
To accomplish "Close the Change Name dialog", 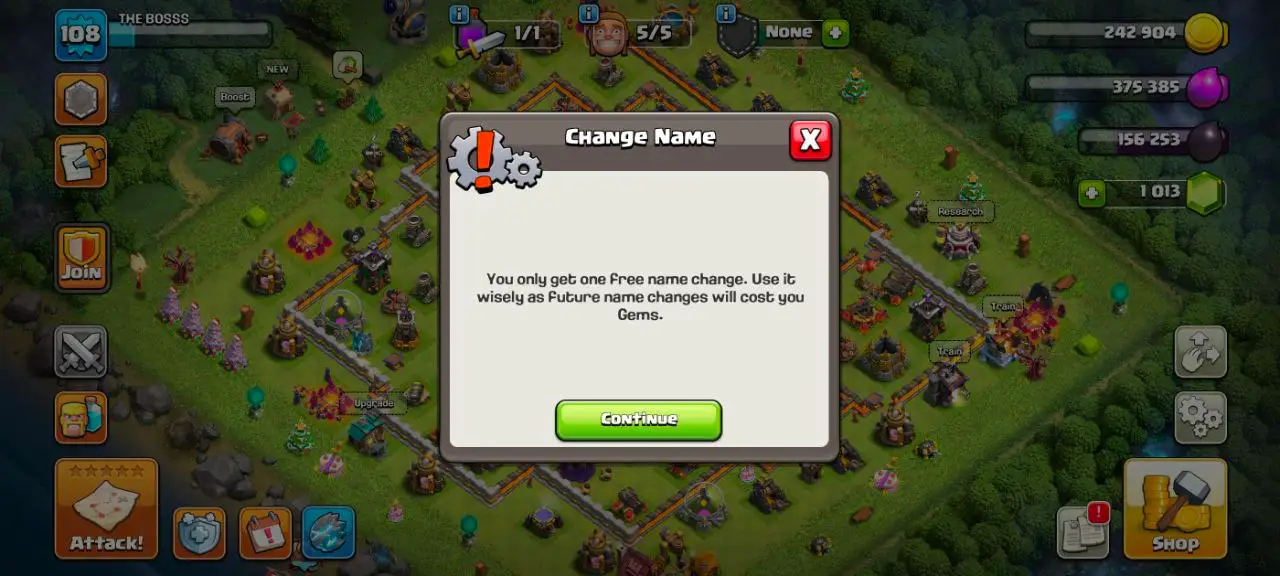I will pos(810,141).
